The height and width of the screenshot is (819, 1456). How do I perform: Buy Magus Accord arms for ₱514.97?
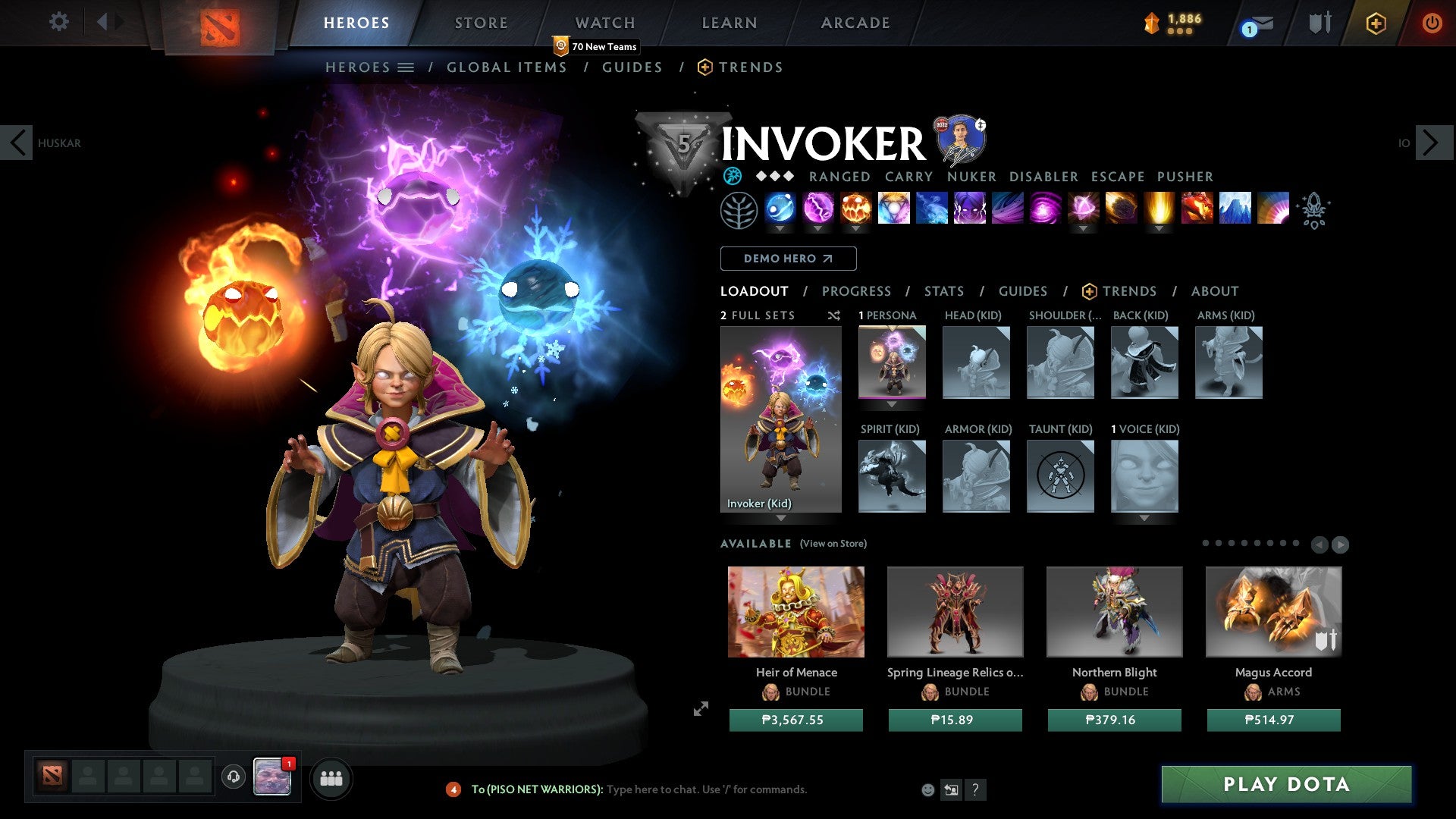[x=1273, y=720]
